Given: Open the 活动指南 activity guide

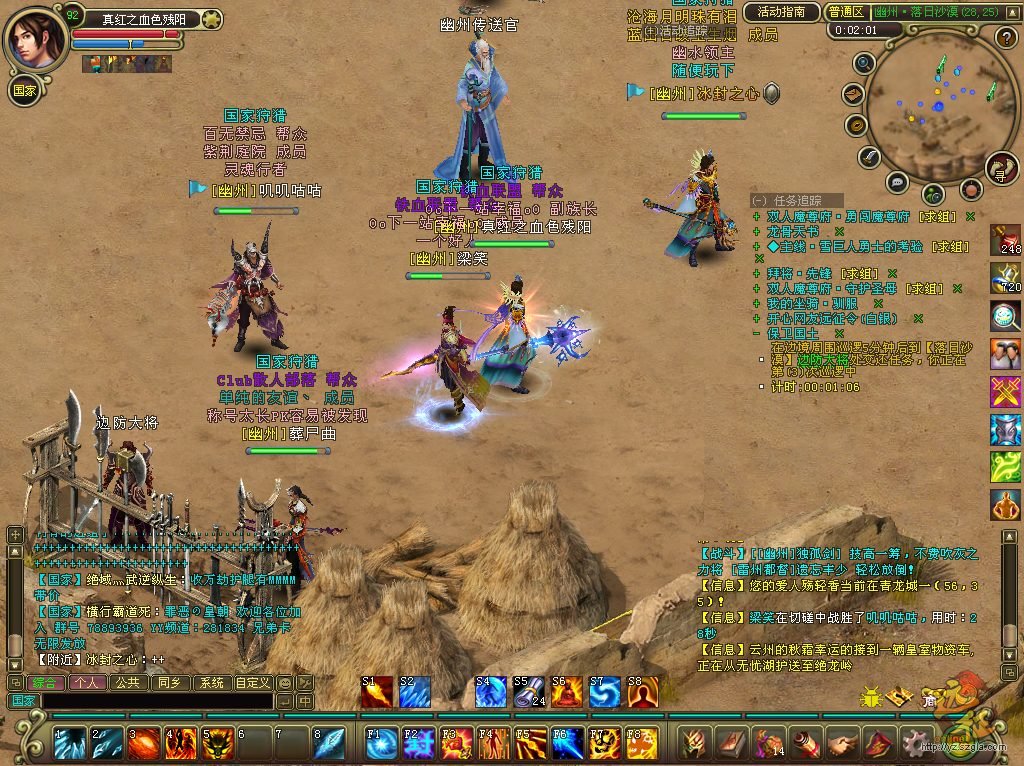Looking at the screenshot, I should click(x=781, y=12).
